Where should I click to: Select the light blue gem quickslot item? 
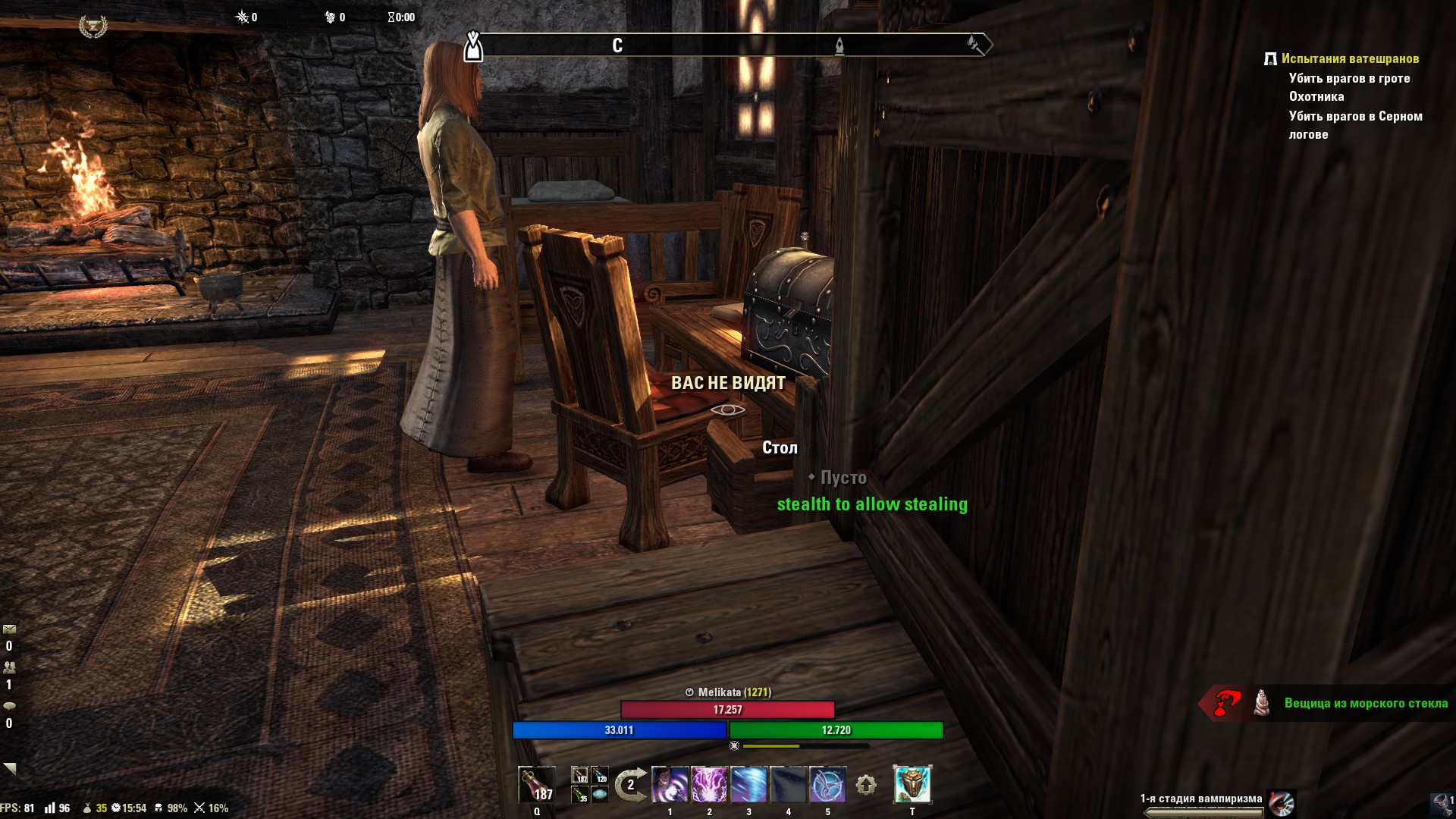coord(600,795)
